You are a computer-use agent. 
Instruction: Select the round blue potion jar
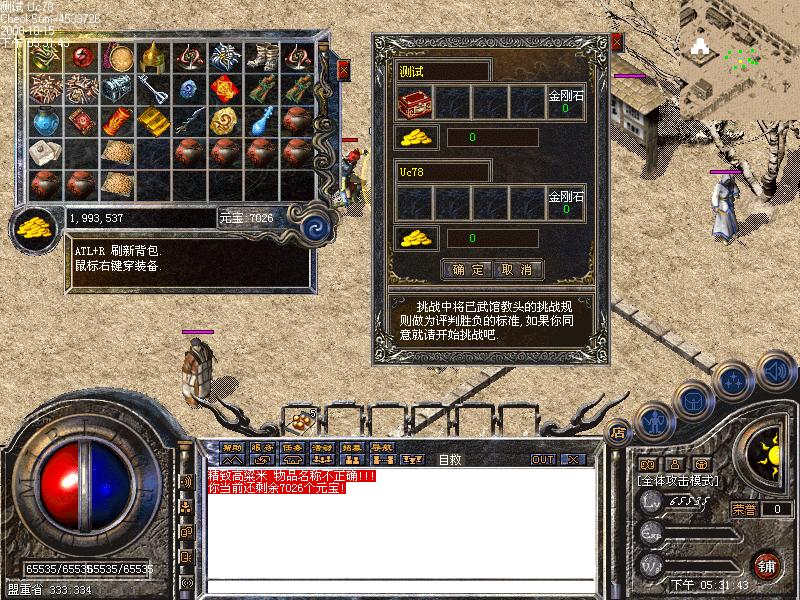45,120
